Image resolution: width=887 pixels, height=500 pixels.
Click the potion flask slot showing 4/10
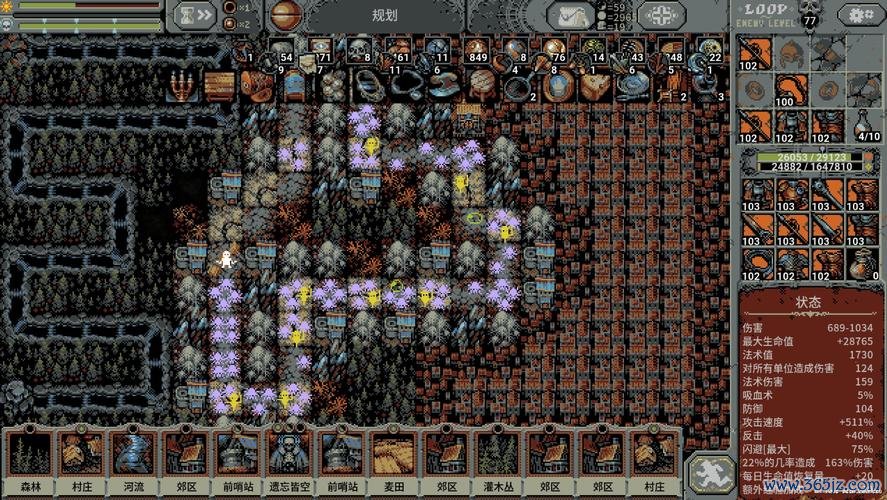[866, 123]
